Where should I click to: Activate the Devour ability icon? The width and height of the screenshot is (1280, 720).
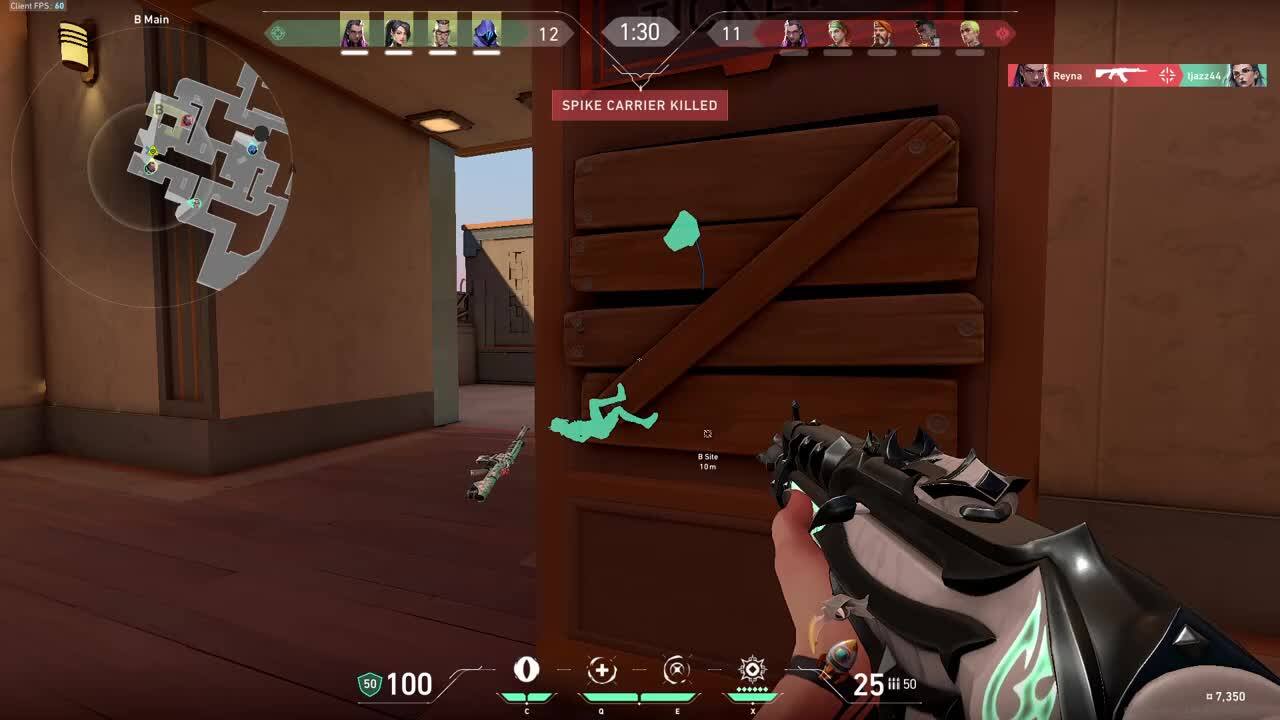tap(601, 672)
